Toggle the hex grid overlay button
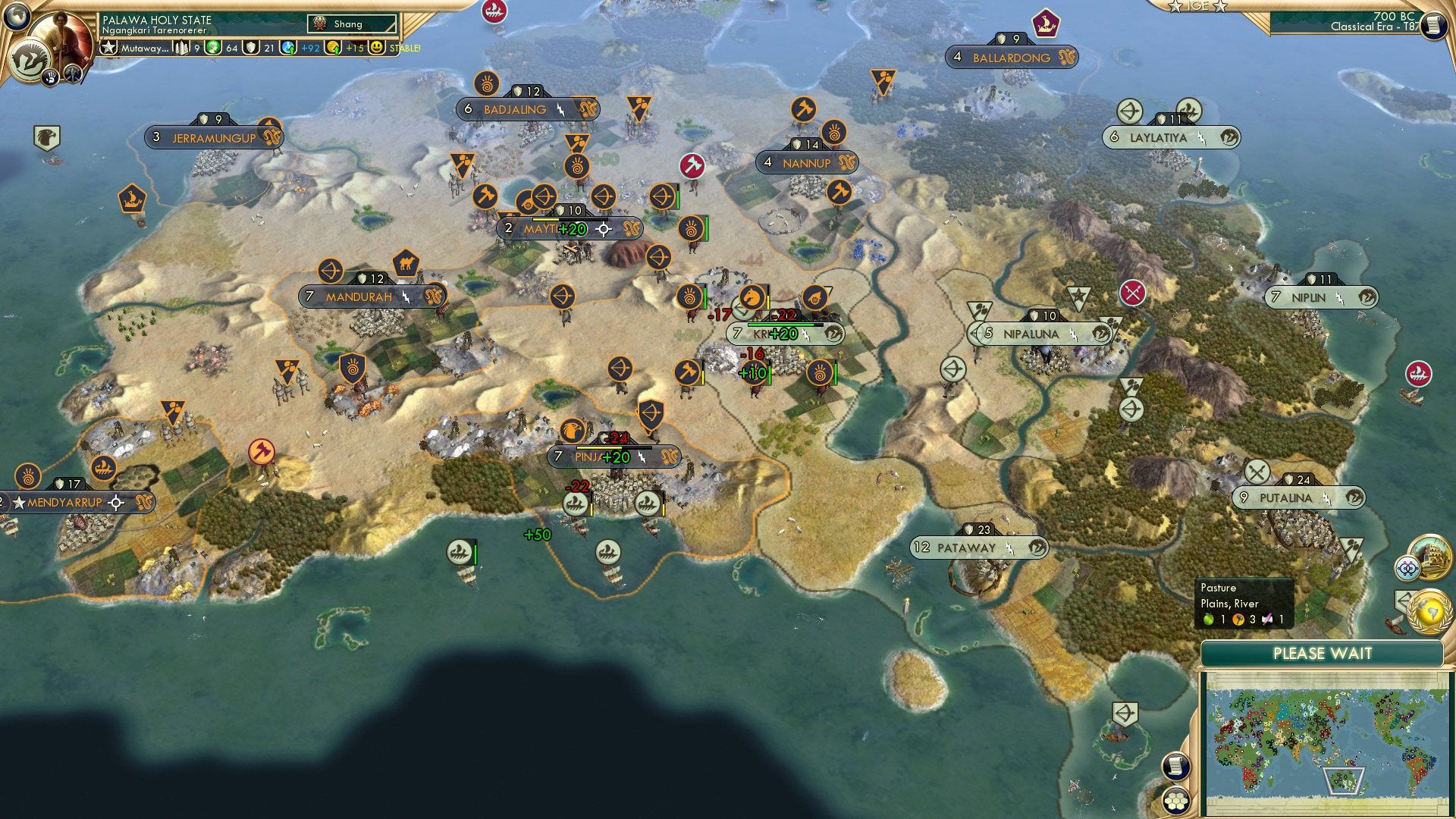Screen dimensions: 1456x819 coord(1177,801)
